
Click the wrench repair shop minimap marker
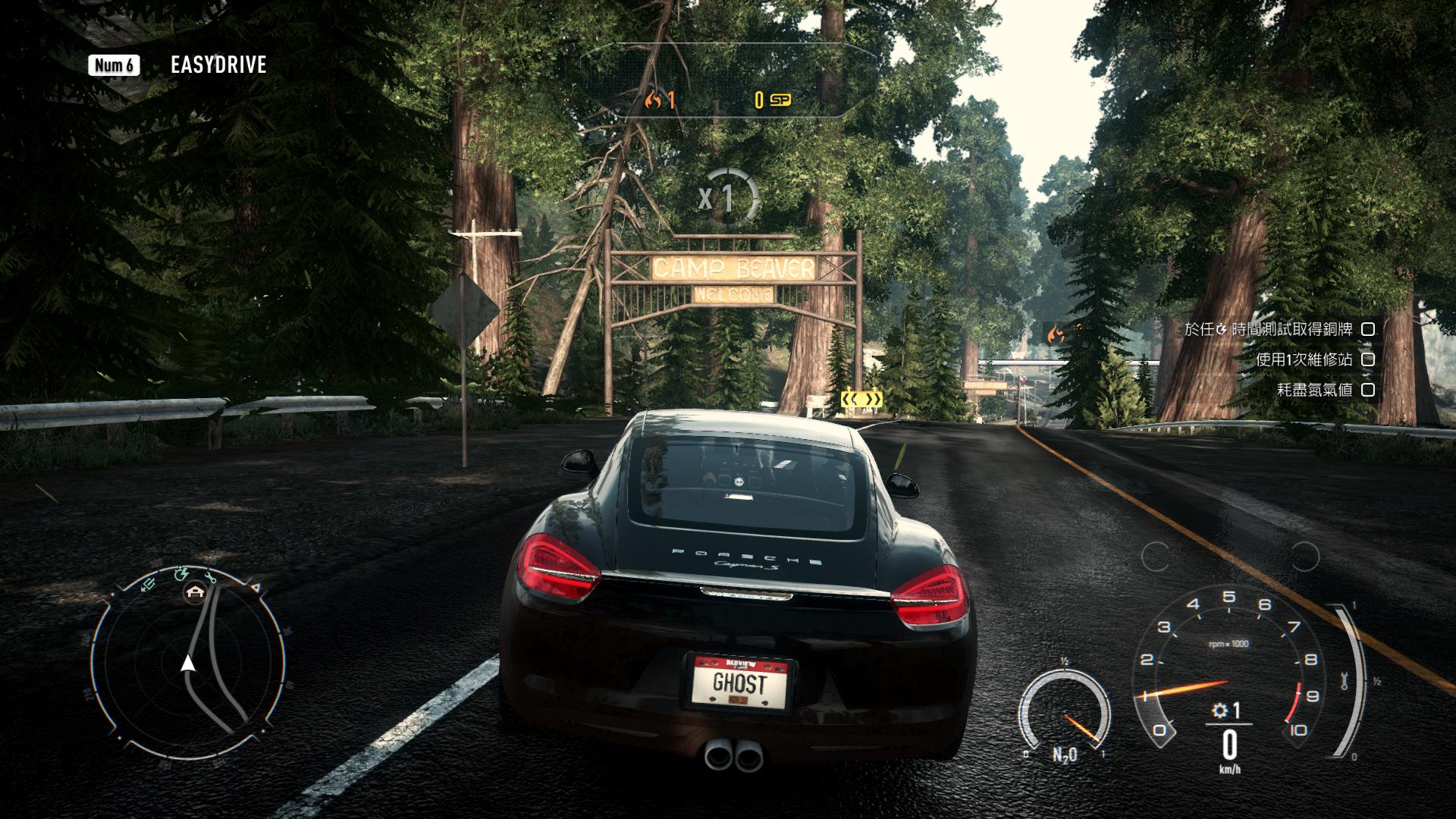click(210, 576)
